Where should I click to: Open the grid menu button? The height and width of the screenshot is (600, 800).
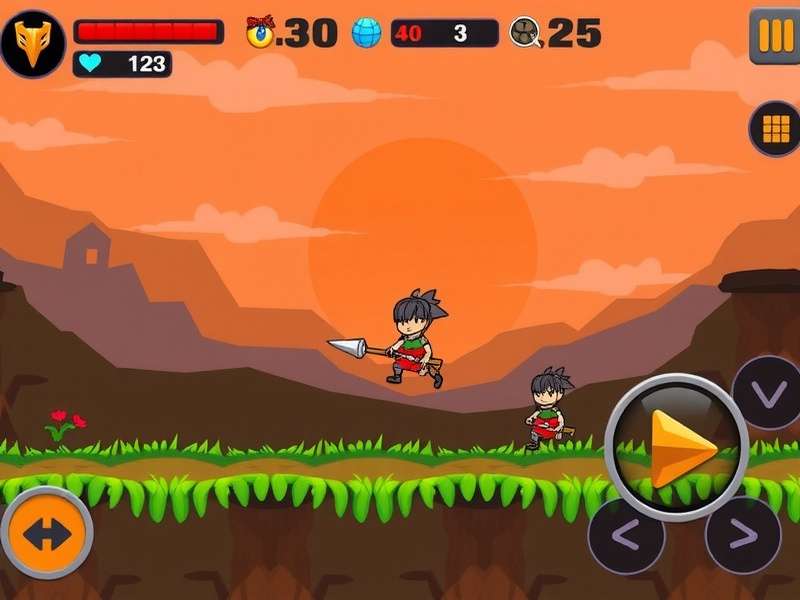pyautogui.click(x=775, y=129)
